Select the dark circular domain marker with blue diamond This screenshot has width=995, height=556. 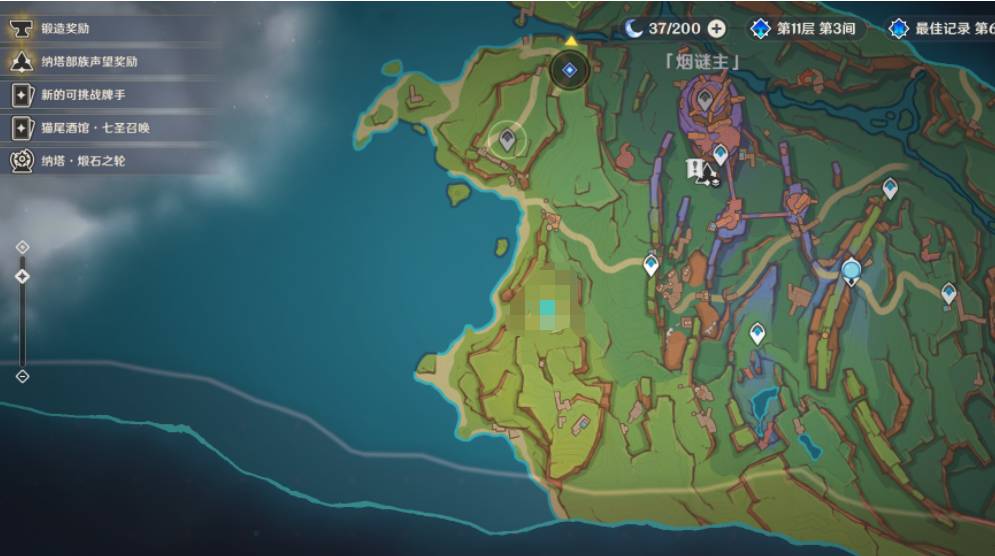click(x=570, y=70)
